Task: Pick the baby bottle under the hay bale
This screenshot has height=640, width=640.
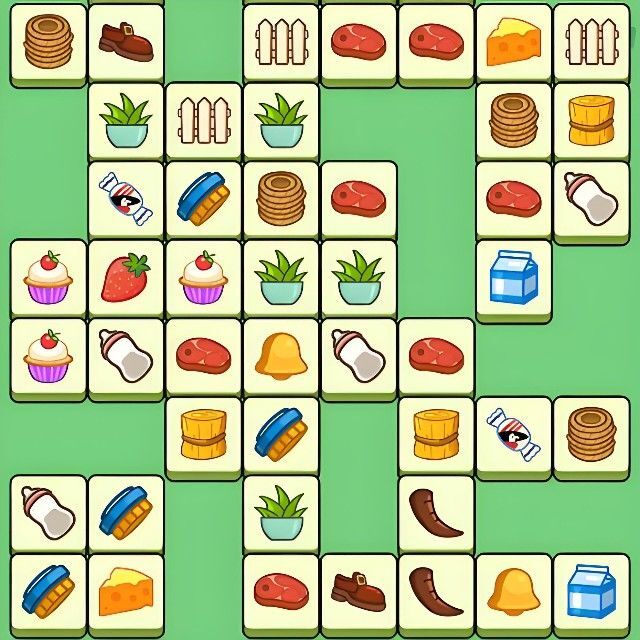Action: 592,198
